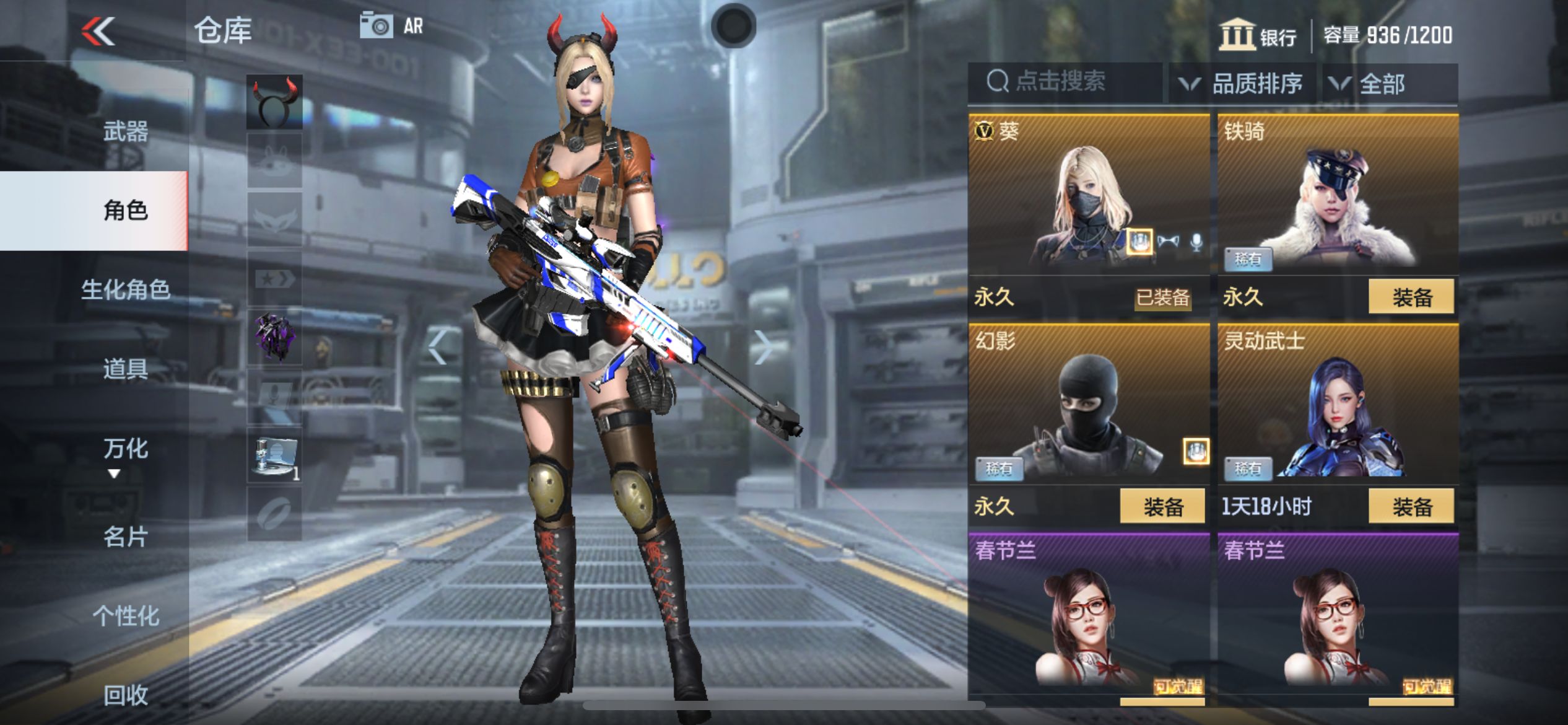This screenshot has height=725, width=1568.
Task: Open the AR camera mode
Action: pyautogui.click(x=391, y=26)
